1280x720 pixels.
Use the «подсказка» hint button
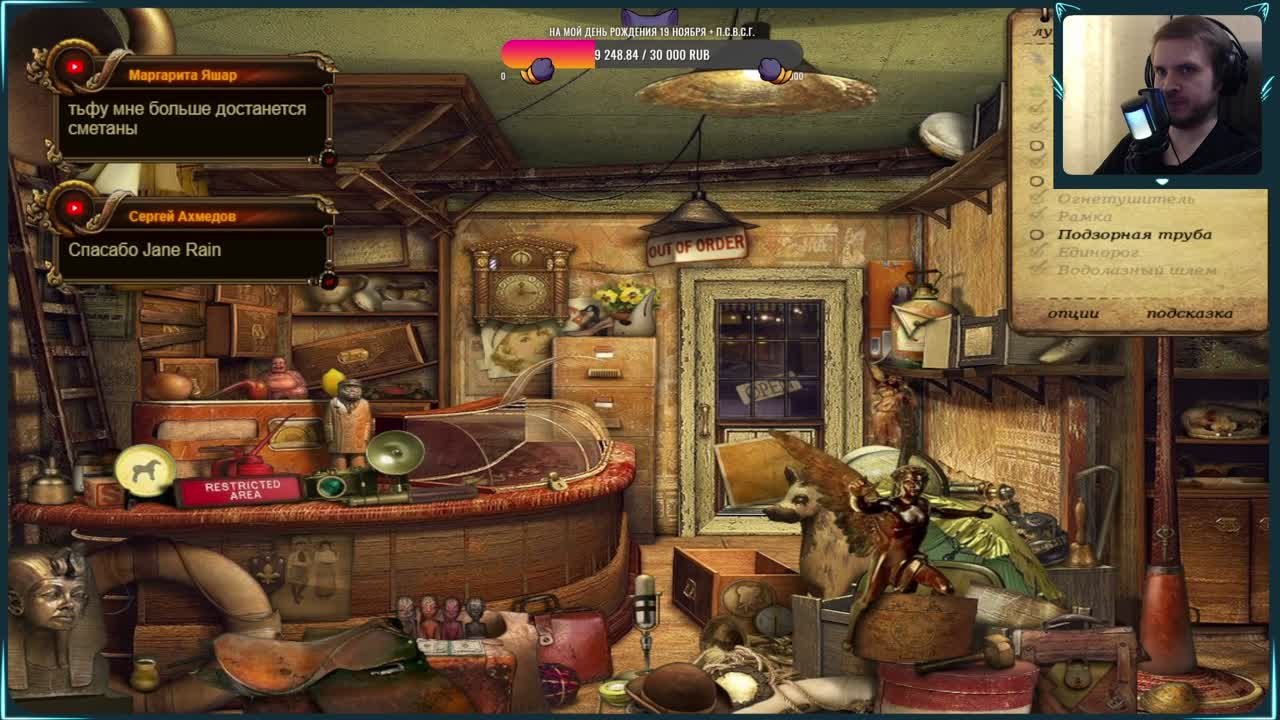click(1189, 313)
